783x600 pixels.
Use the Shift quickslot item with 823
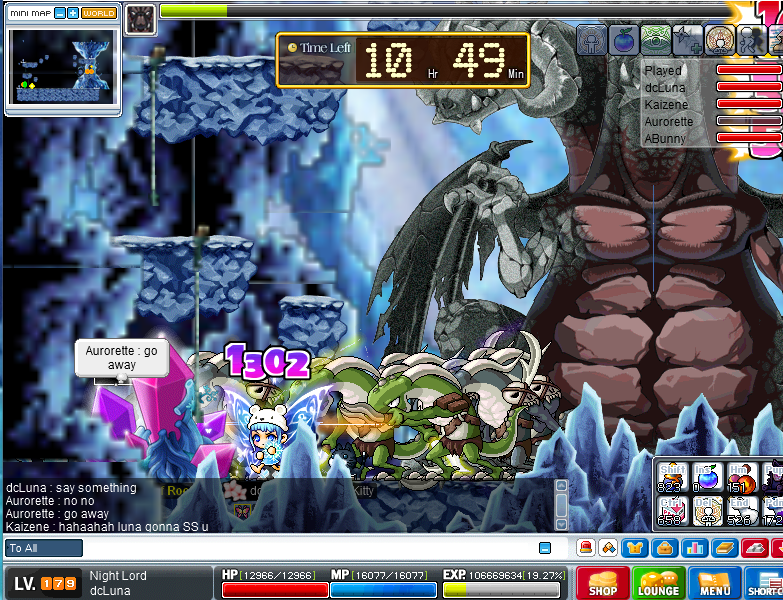point(671,476)
